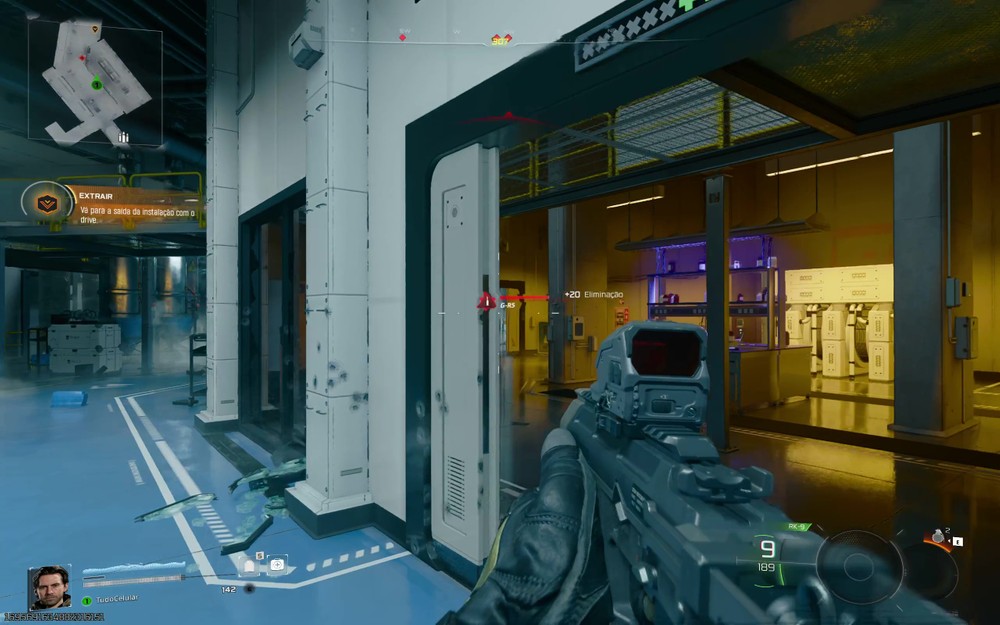Click the circular ability wheel

(x=858, y=566)
